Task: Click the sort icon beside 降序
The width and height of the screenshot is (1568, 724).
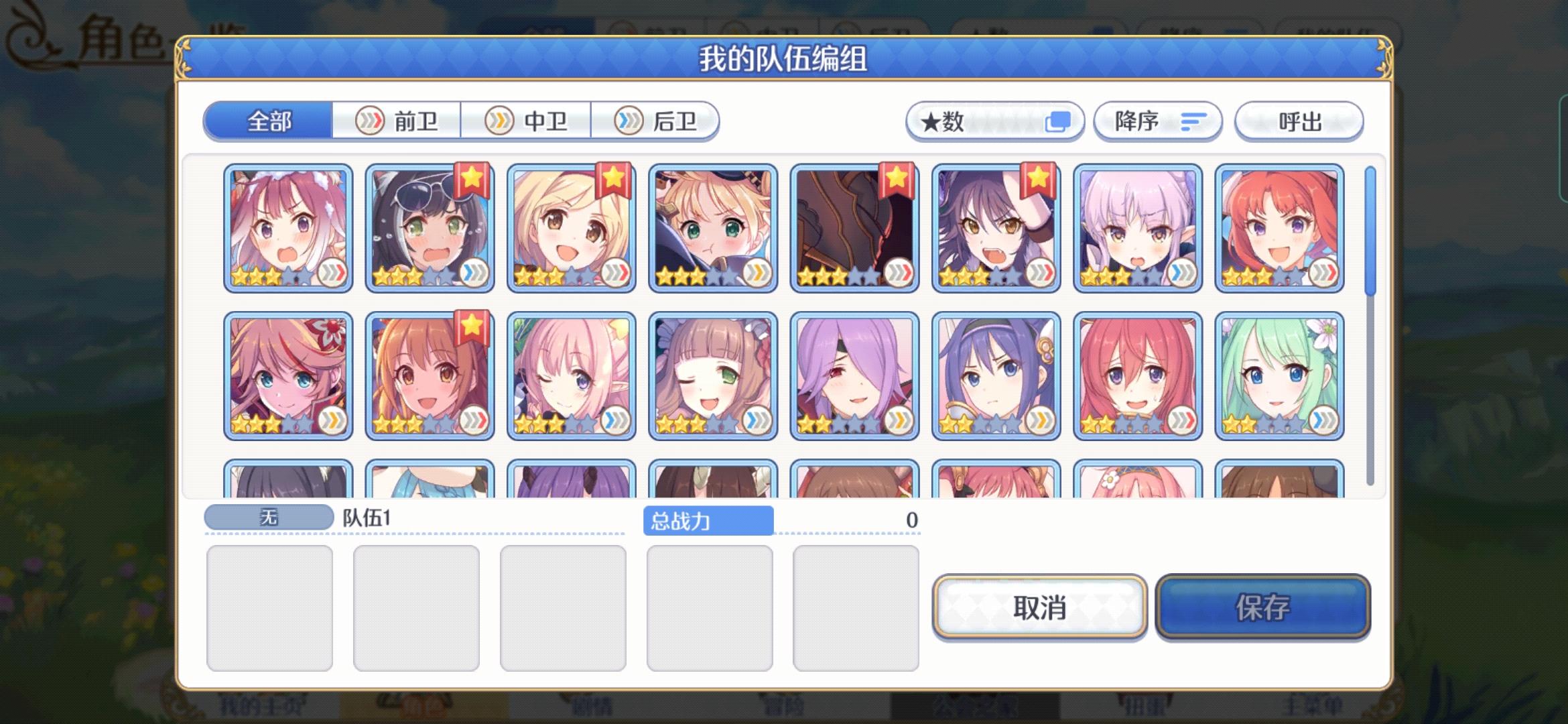Action: [x=1193, y=121]
